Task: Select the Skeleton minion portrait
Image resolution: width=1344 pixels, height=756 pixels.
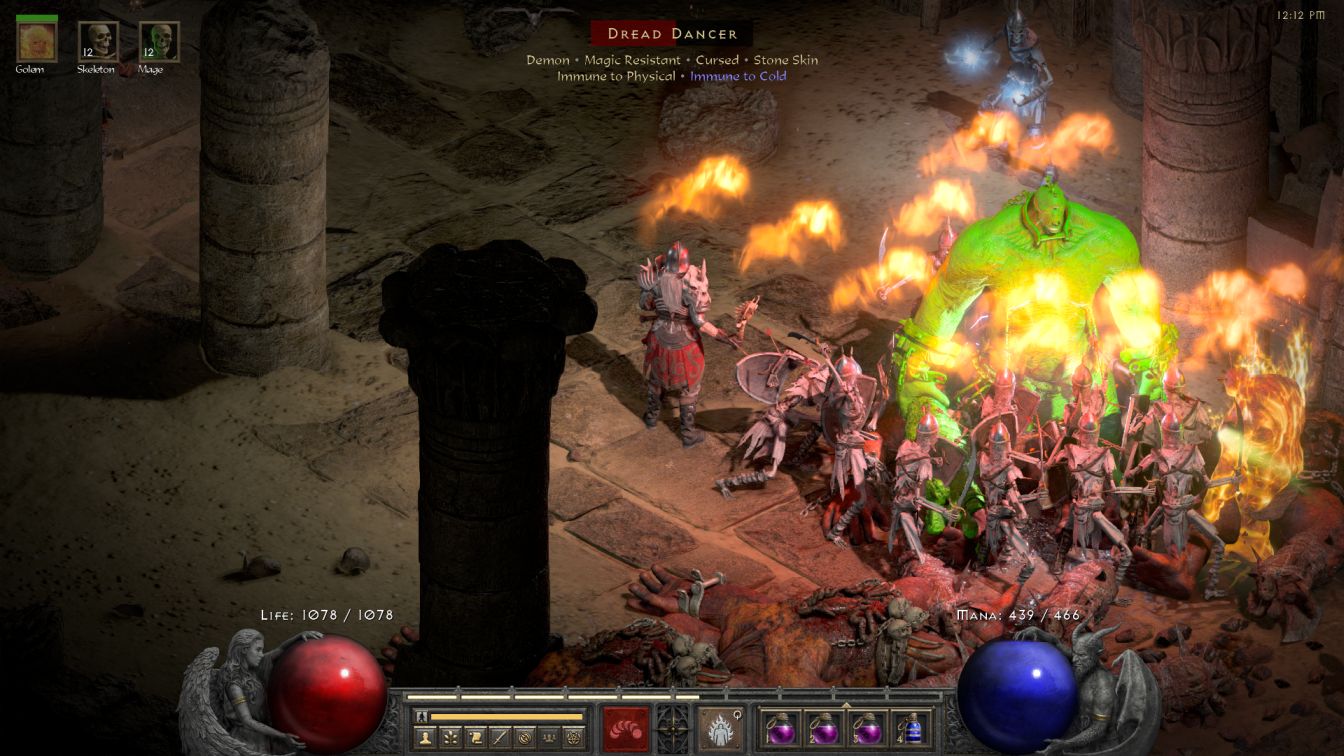Action: pos(98,41)
